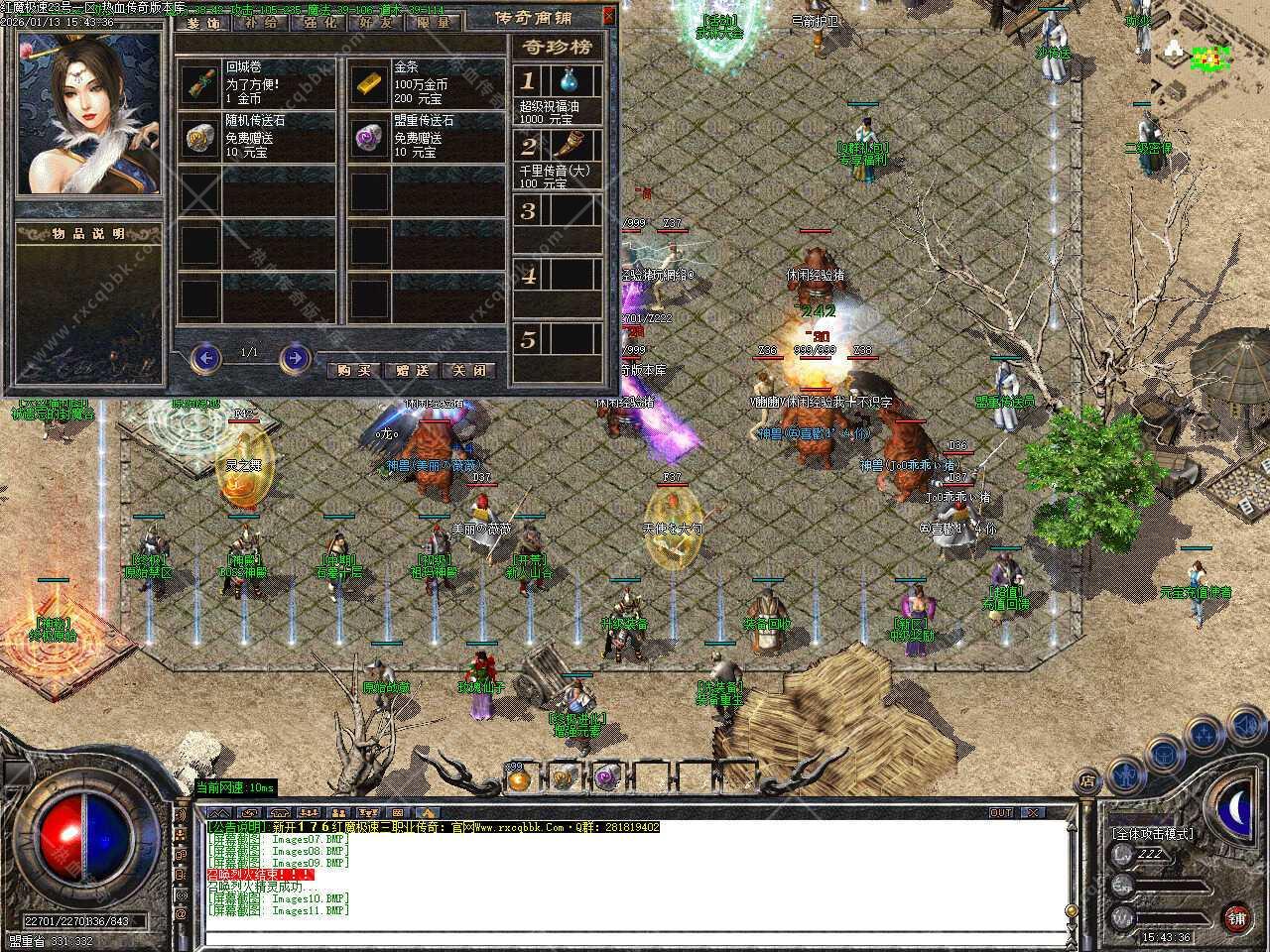Screen dimensions: 1270x952
Task: Open the 强化 shop tab
Action: 317,22
